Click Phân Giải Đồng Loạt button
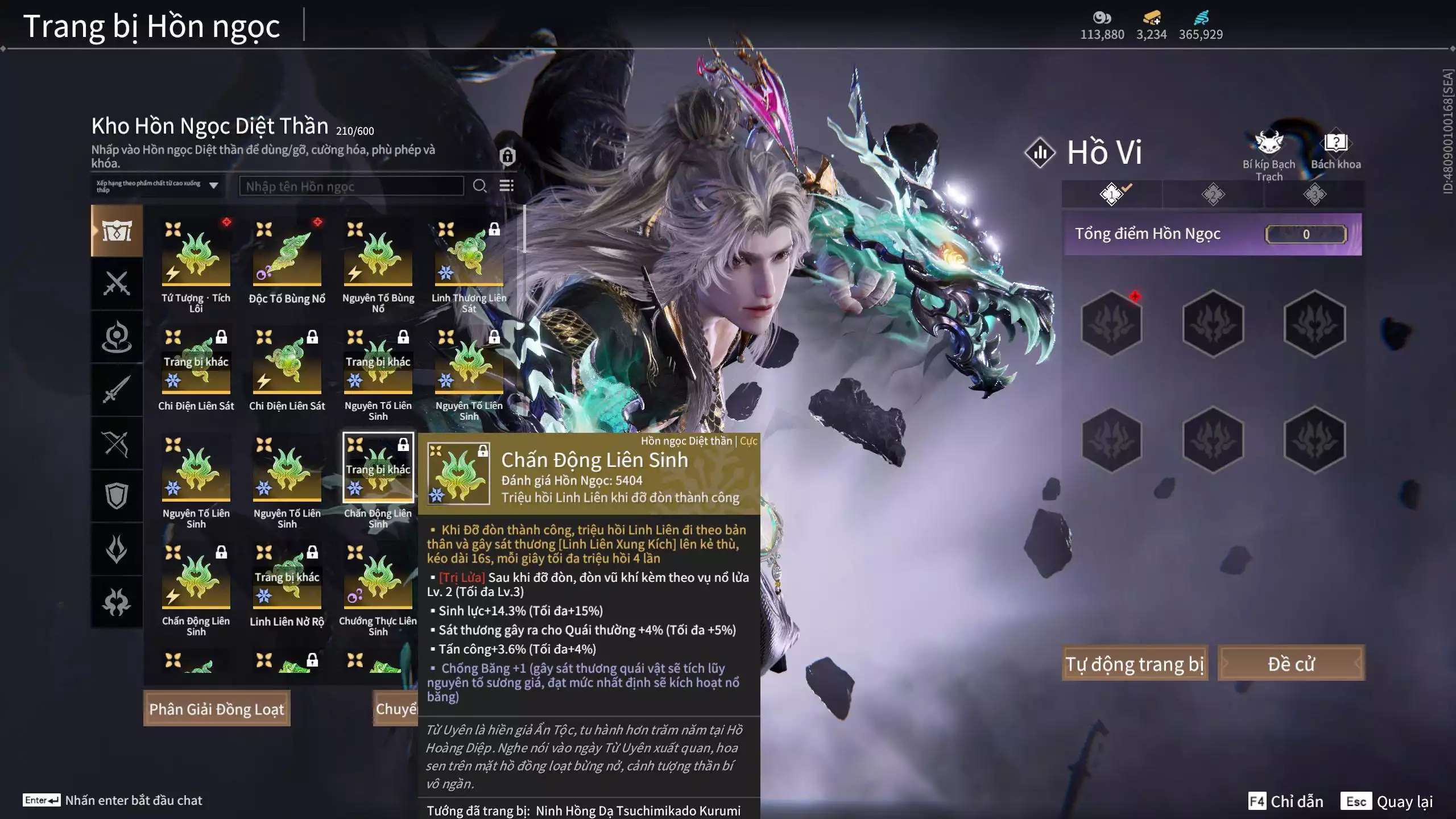1456x819 pixels. coord(217,709)
